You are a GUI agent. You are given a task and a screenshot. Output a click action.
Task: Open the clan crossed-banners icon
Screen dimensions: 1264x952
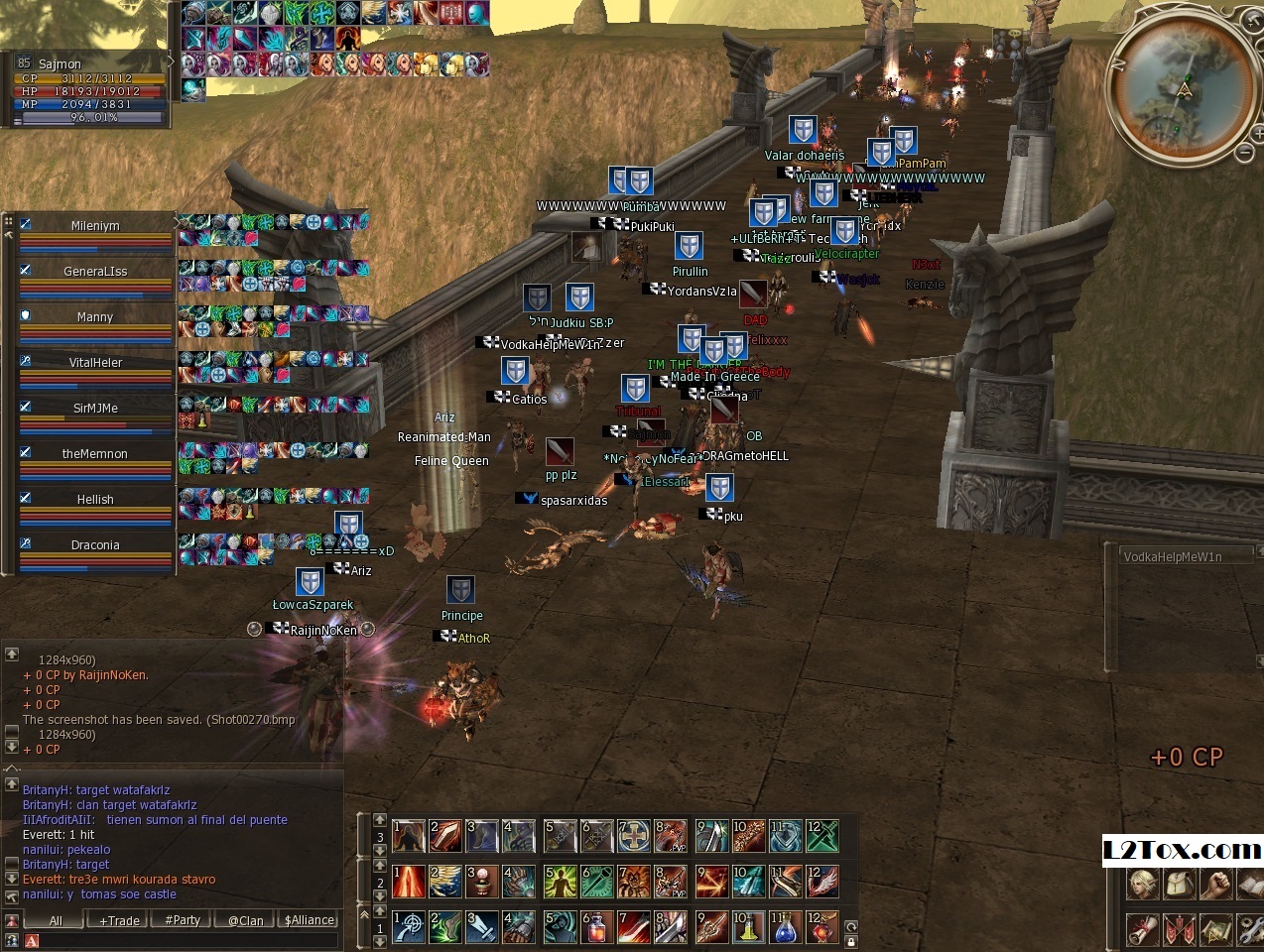(1181, 930)
